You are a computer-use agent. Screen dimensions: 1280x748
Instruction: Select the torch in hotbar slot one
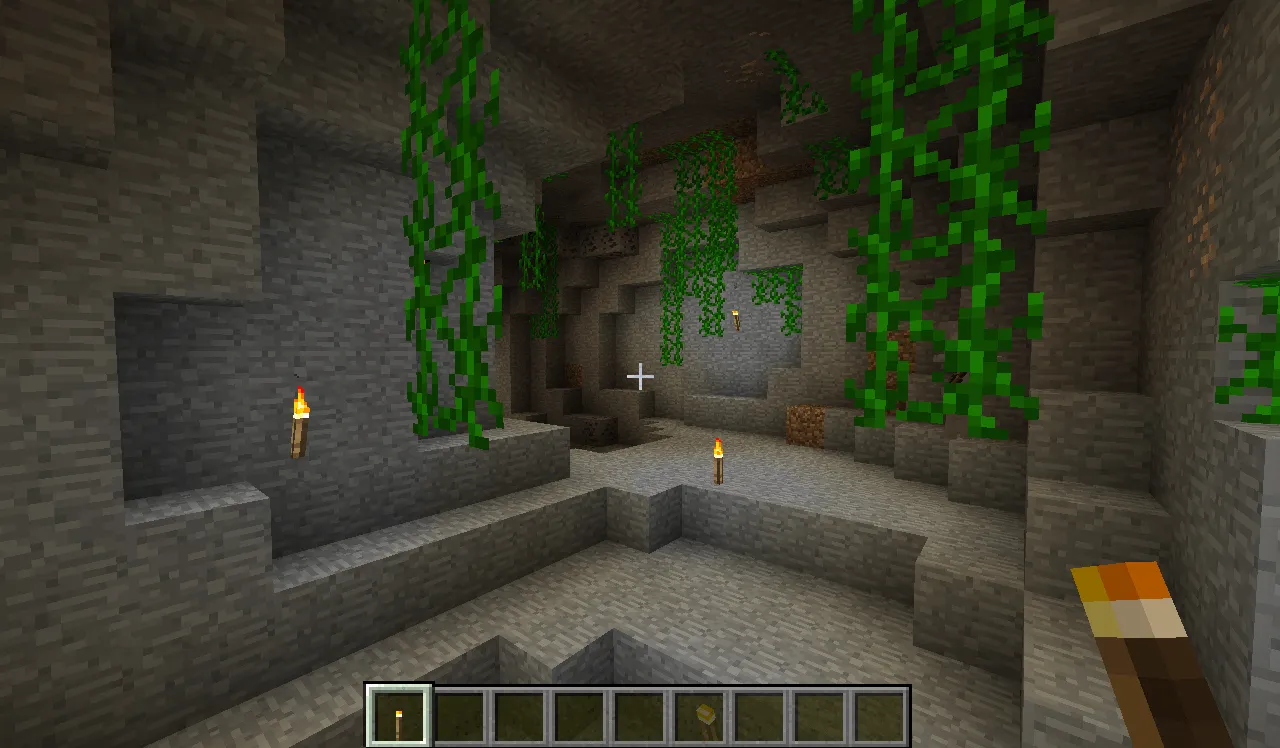pyautogui.click(x=398, y=714)
